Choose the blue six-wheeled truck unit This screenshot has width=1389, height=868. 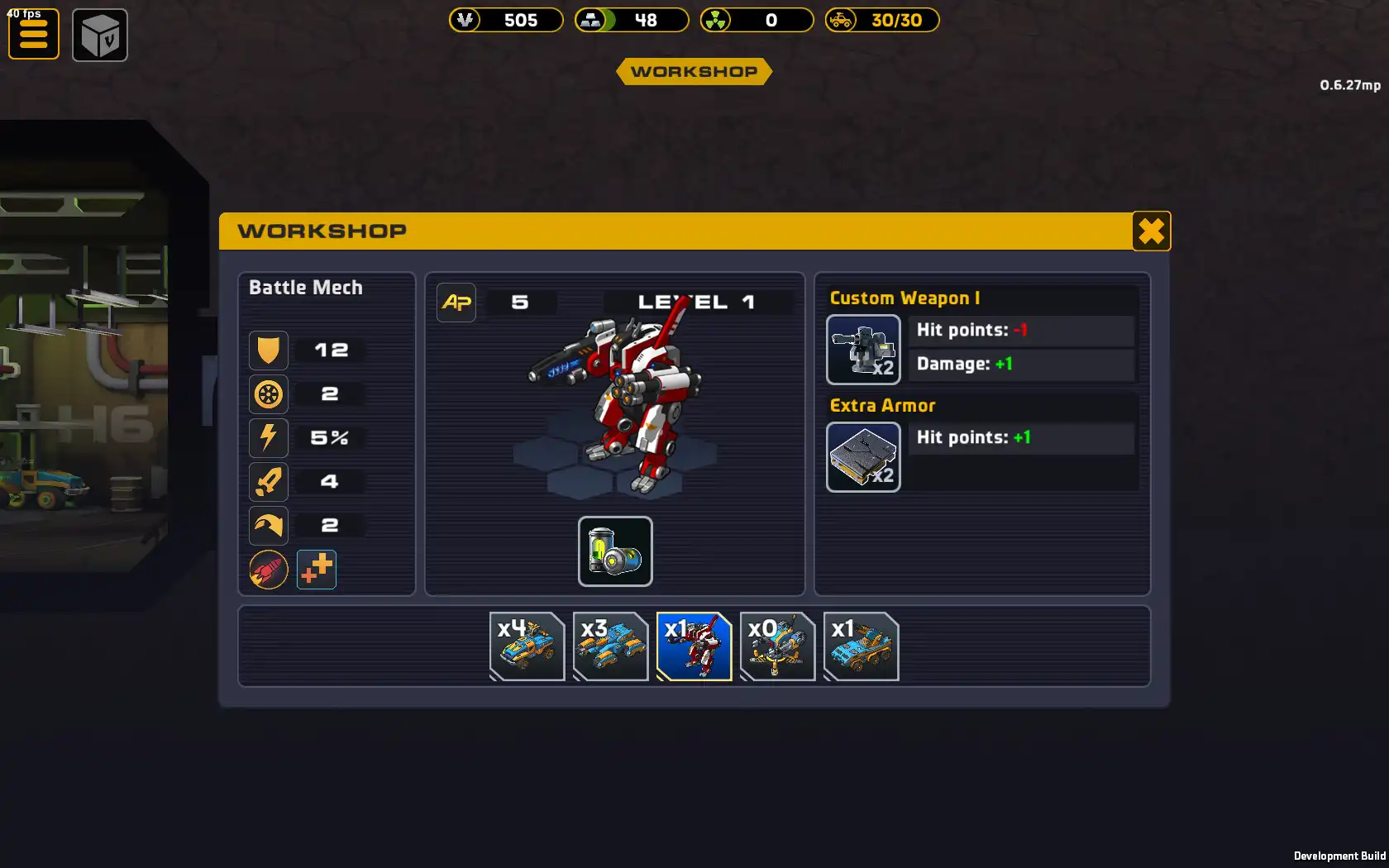tap(861, 646)
